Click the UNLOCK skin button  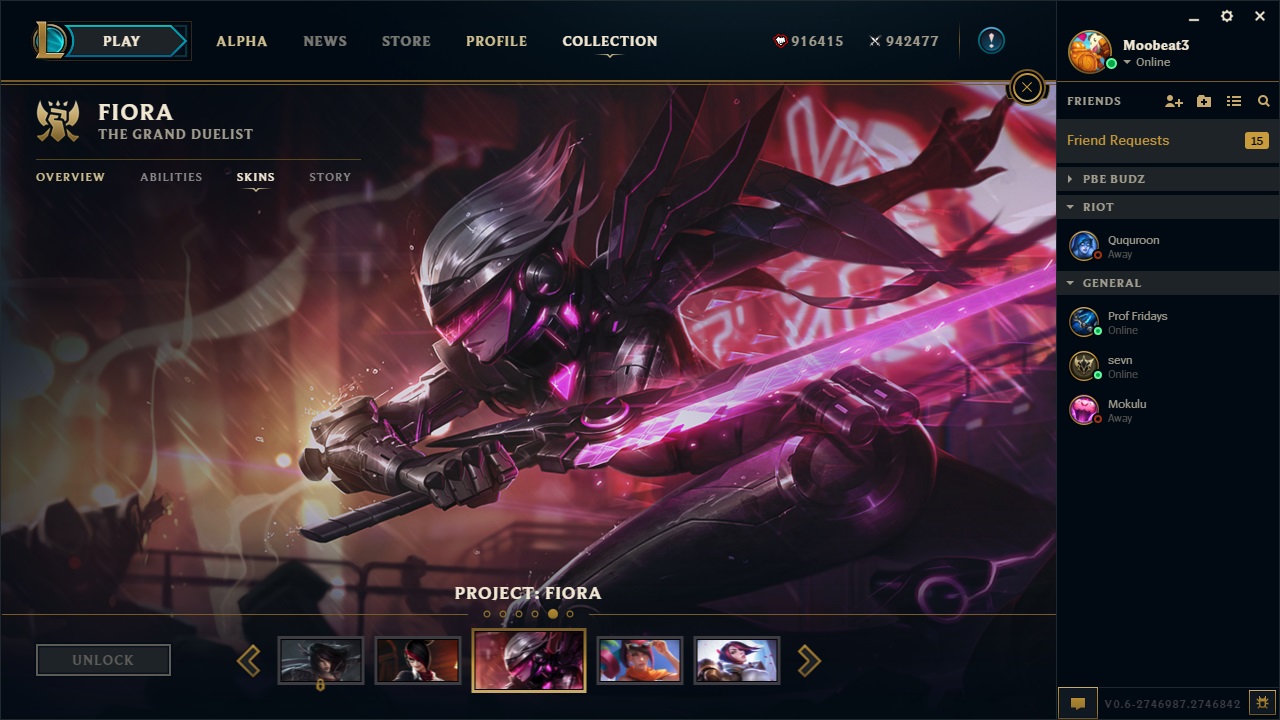103,659
